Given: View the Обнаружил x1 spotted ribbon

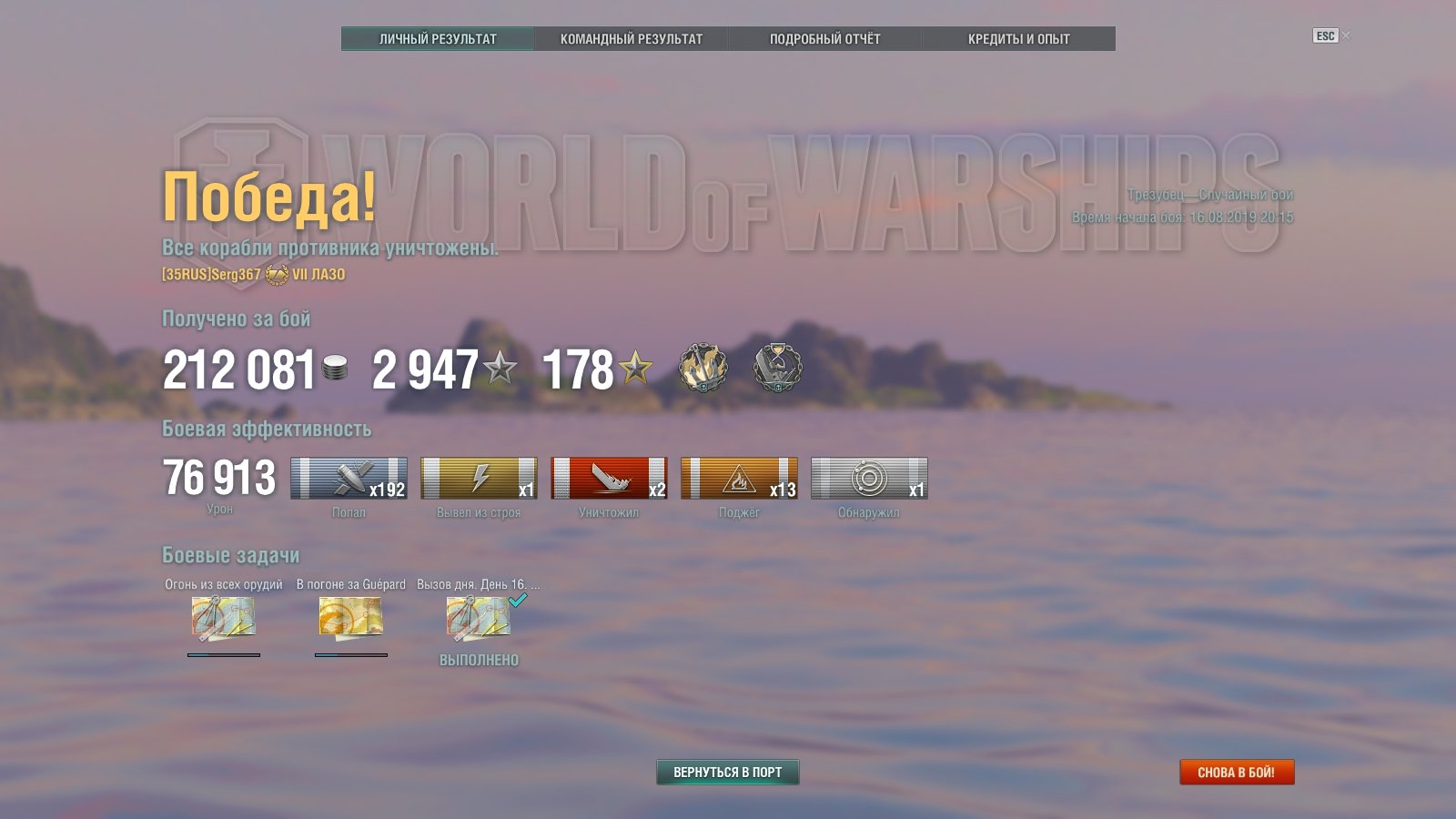Looking at the screenshot, I should [x=869, y=479].
